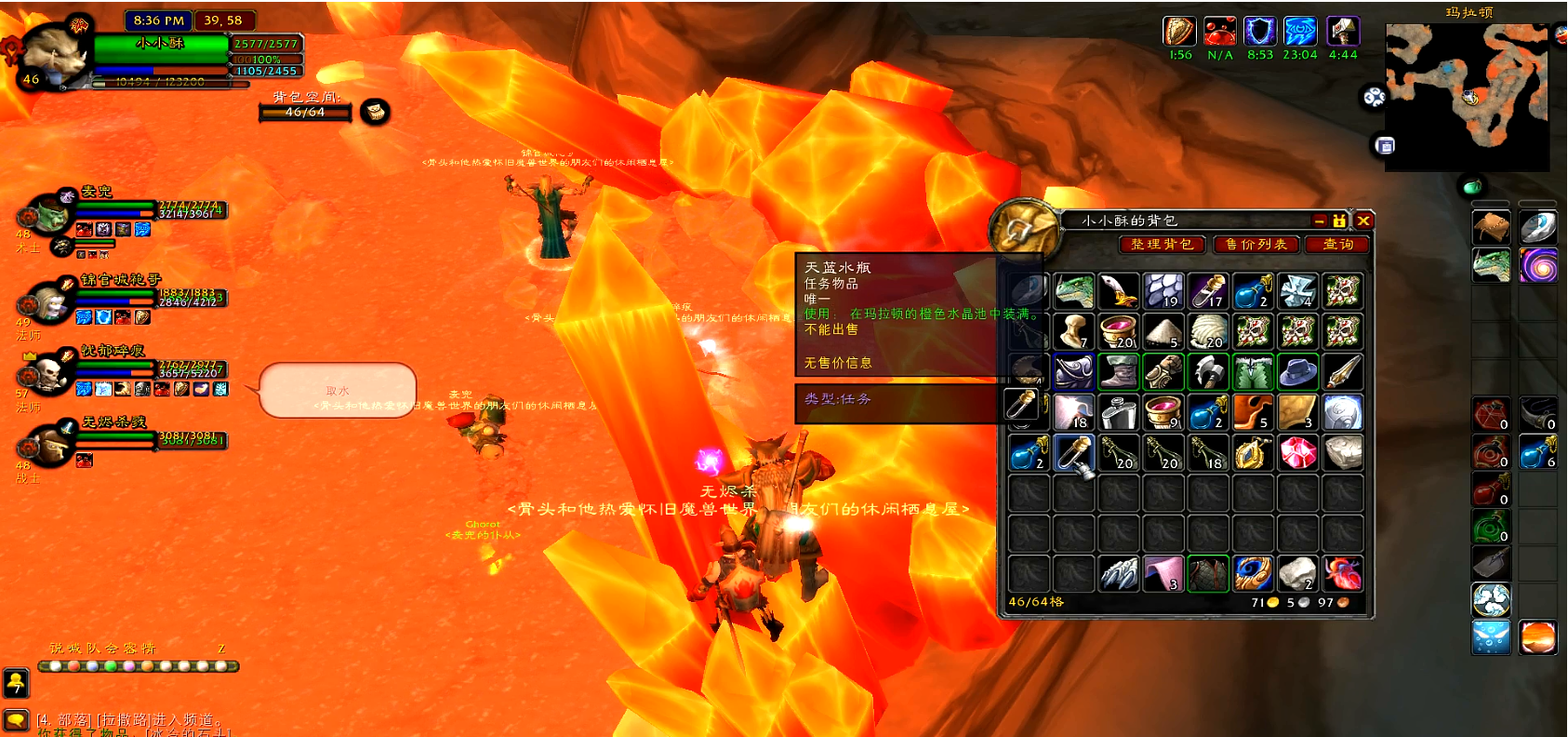Viewport: 1568px width, 737px height.
Task: Close the 小小酥的背包 bag window
Action: [1363, 221]
